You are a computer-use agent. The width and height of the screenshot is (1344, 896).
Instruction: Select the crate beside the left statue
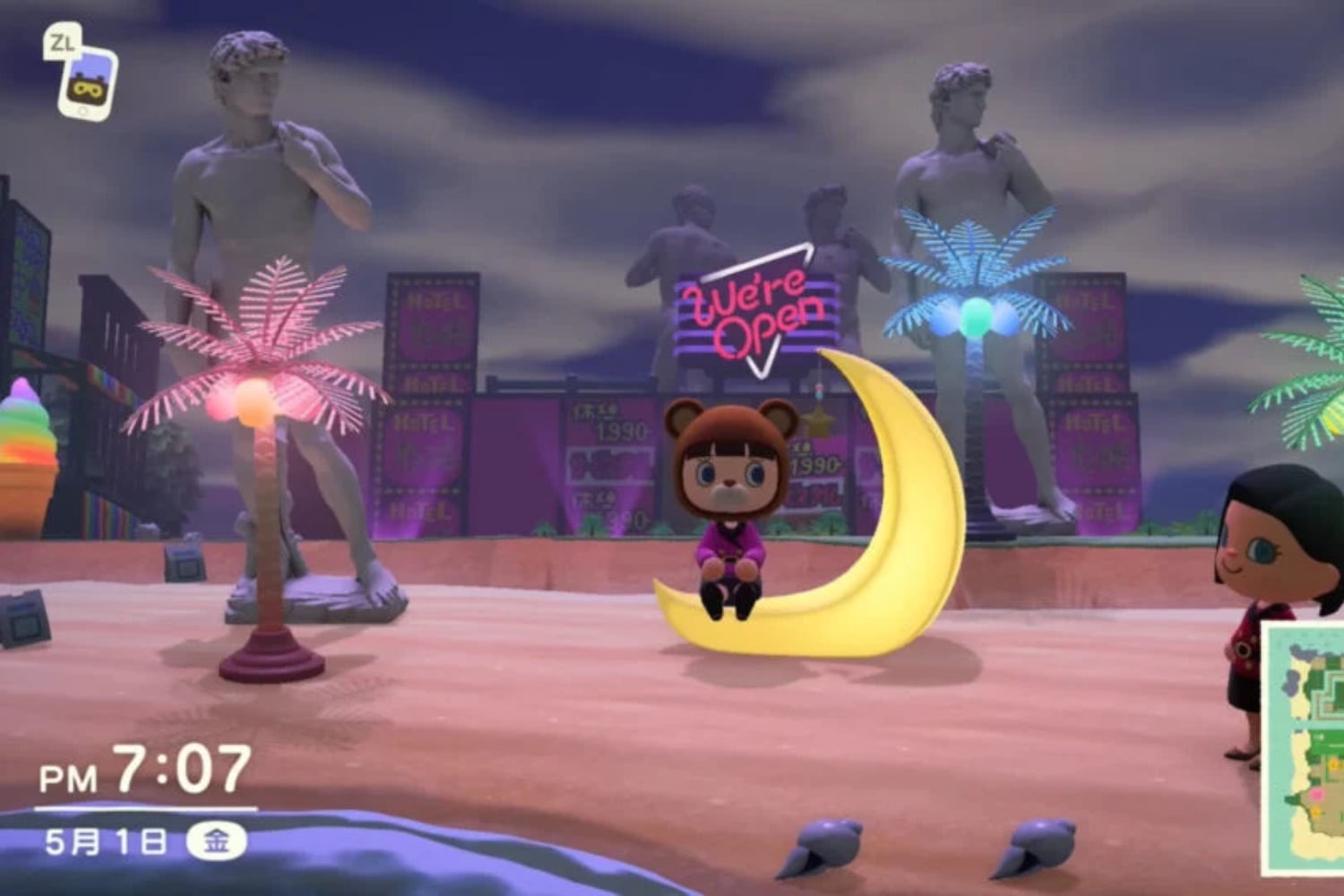click(x=184, y=564)
